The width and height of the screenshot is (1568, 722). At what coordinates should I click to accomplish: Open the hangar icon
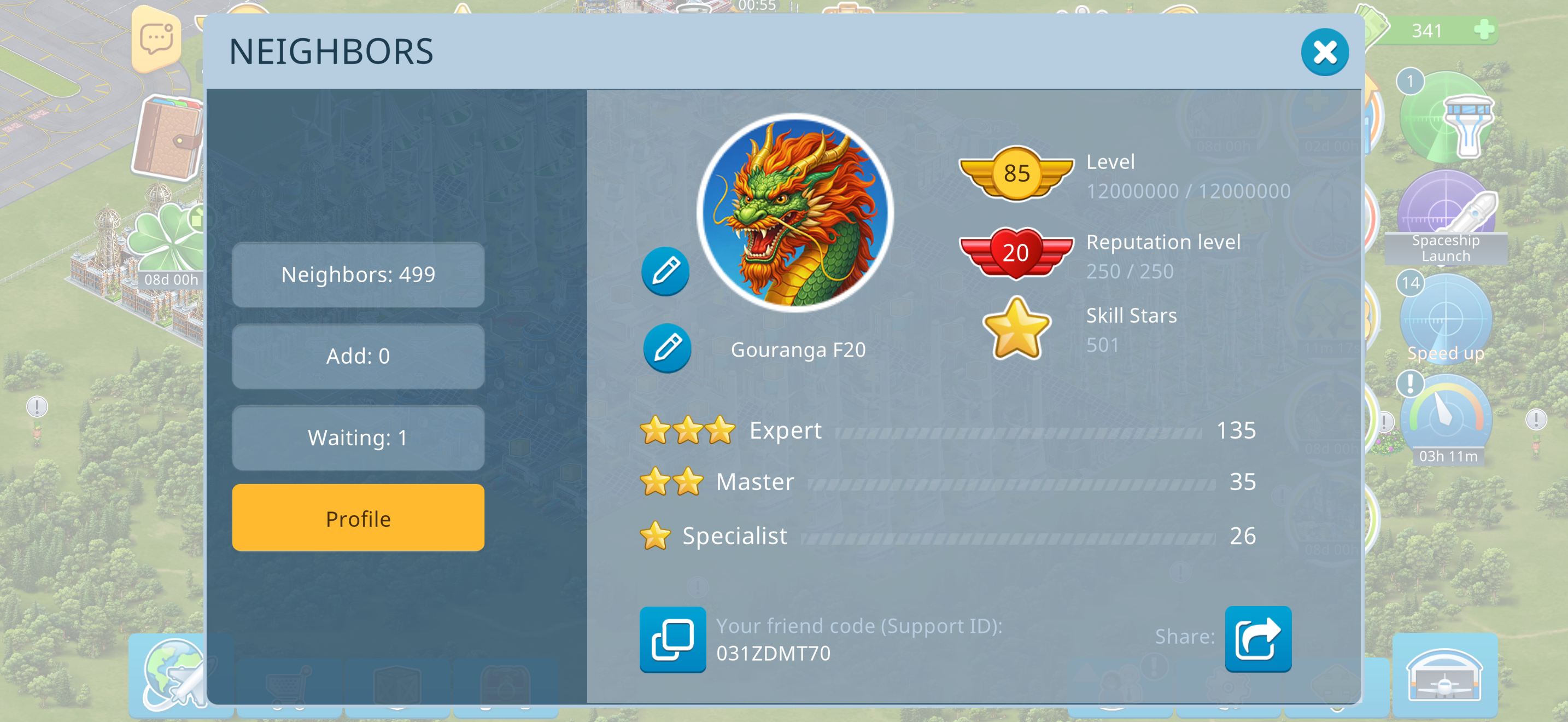click(x=1444, y=676)
